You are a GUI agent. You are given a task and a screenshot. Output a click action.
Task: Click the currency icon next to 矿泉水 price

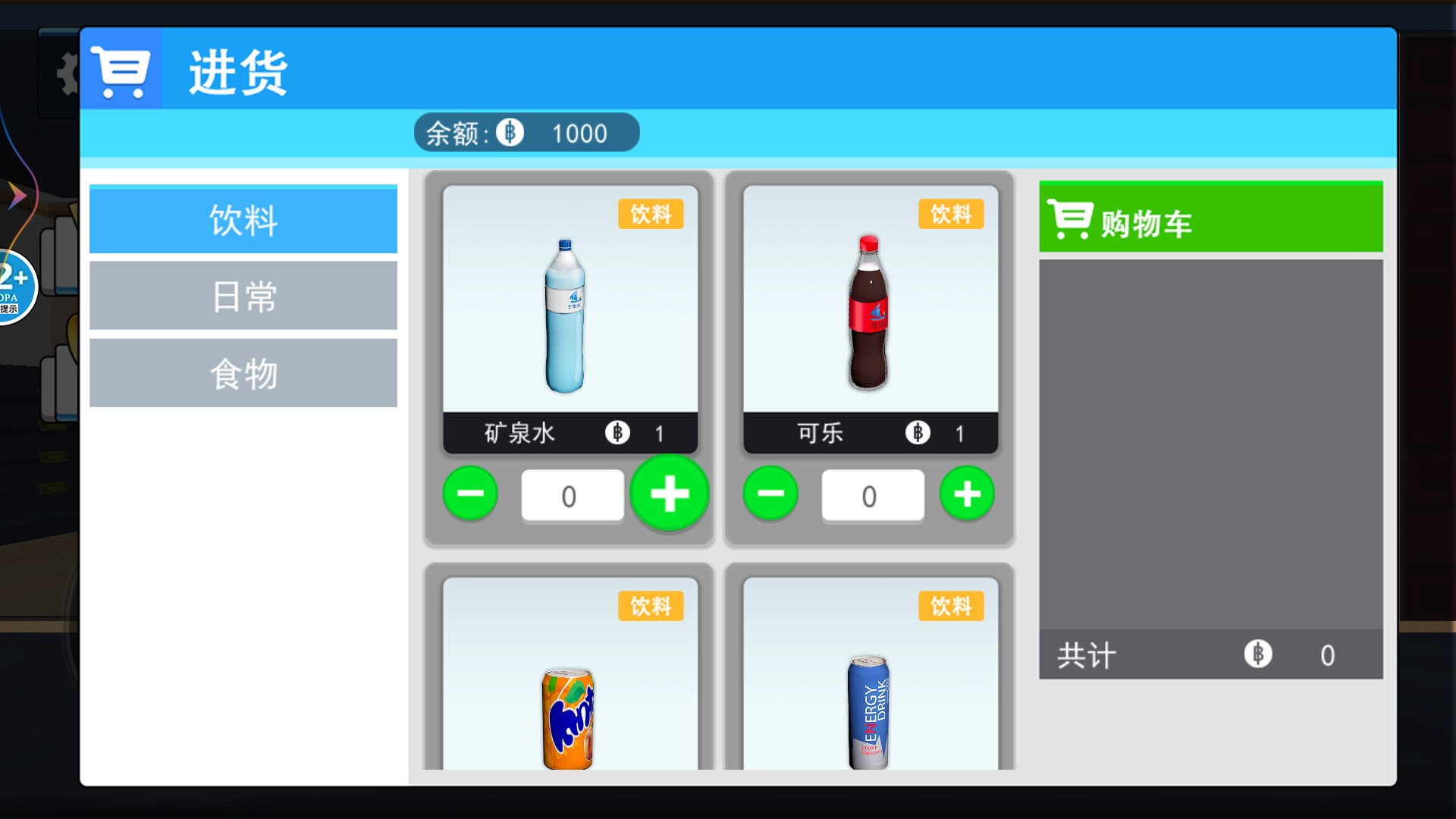pos(617,433)
